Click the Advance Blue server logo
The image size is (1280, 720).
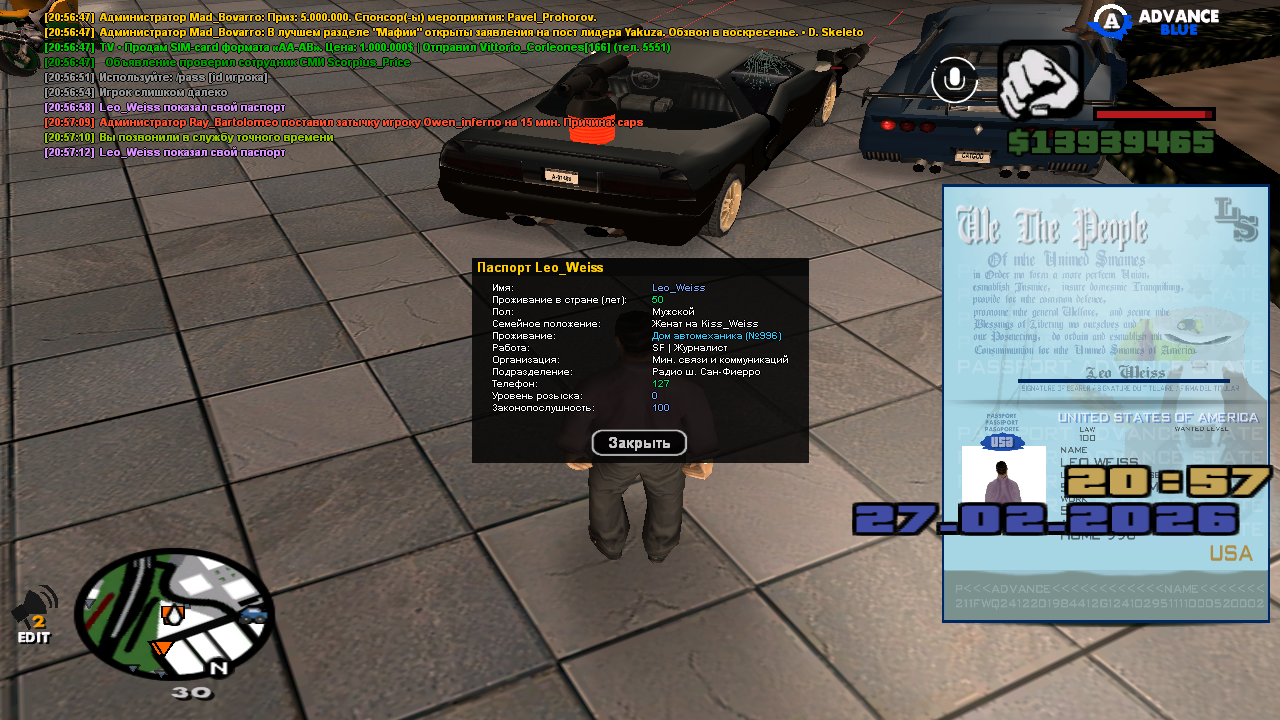(x=1154, y=21)
